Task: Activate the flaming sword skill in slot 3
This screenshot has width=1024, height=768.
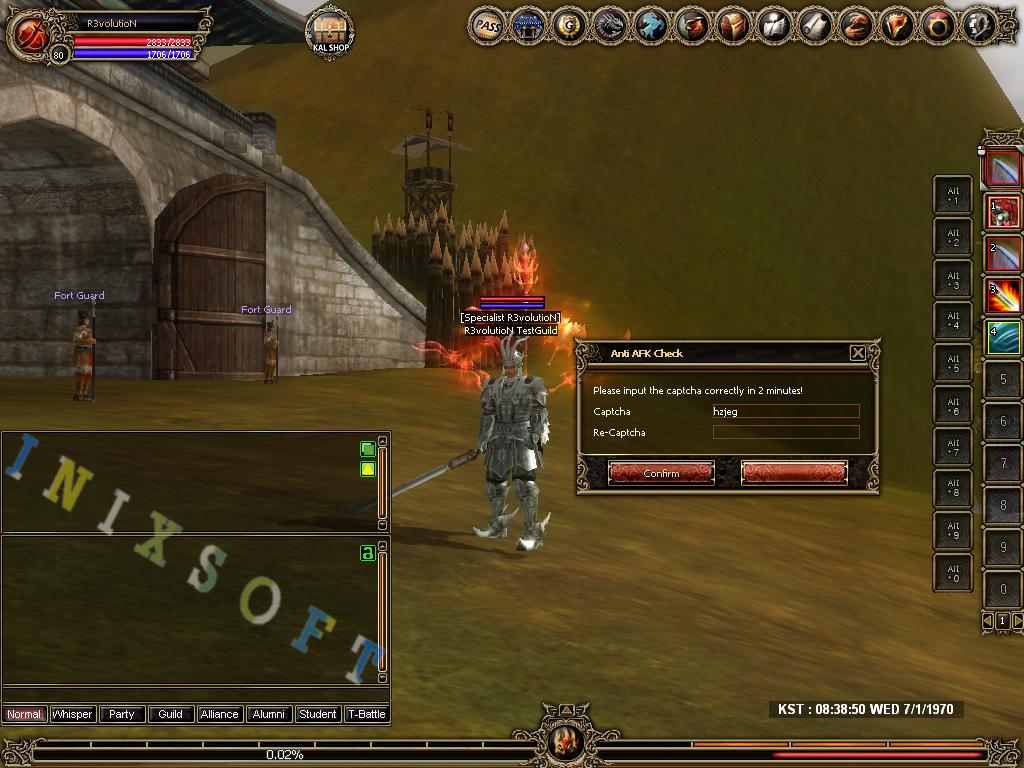Action: coord(1004,296)
